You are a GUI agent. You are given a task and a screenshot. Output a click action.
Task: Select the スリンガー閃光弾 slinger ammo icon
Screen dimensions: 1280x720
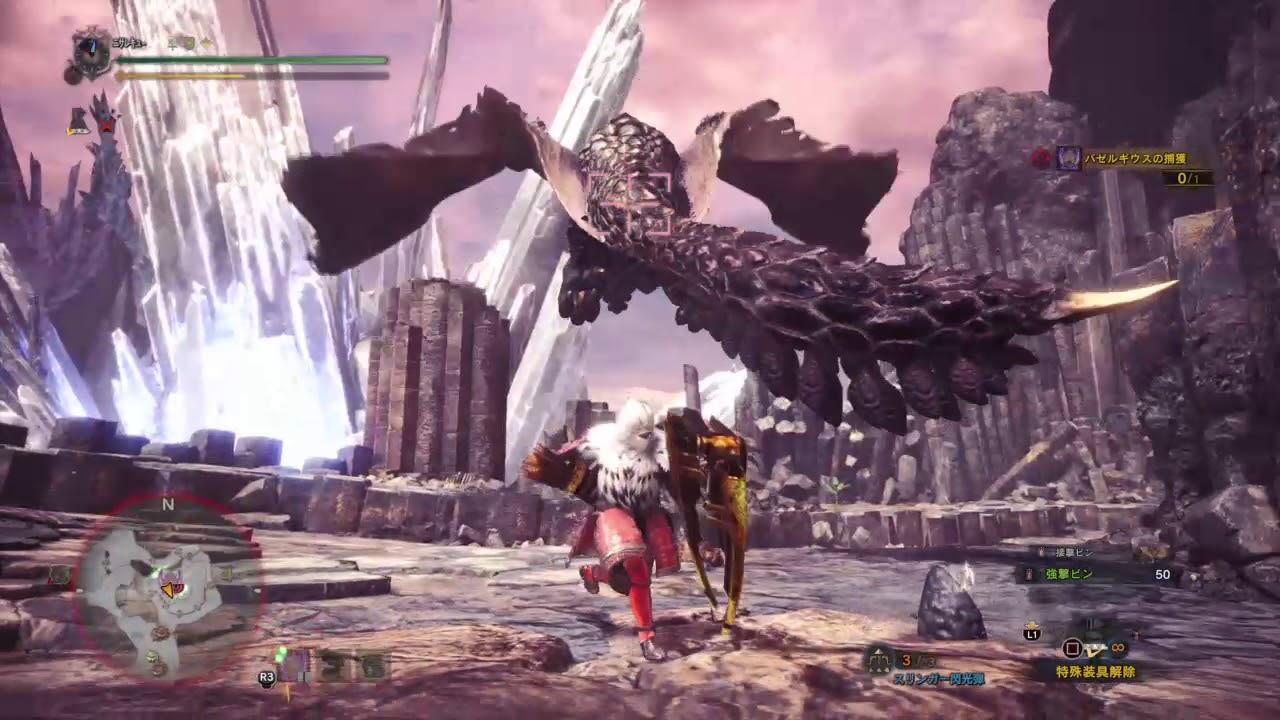click(x=882, y=659)
